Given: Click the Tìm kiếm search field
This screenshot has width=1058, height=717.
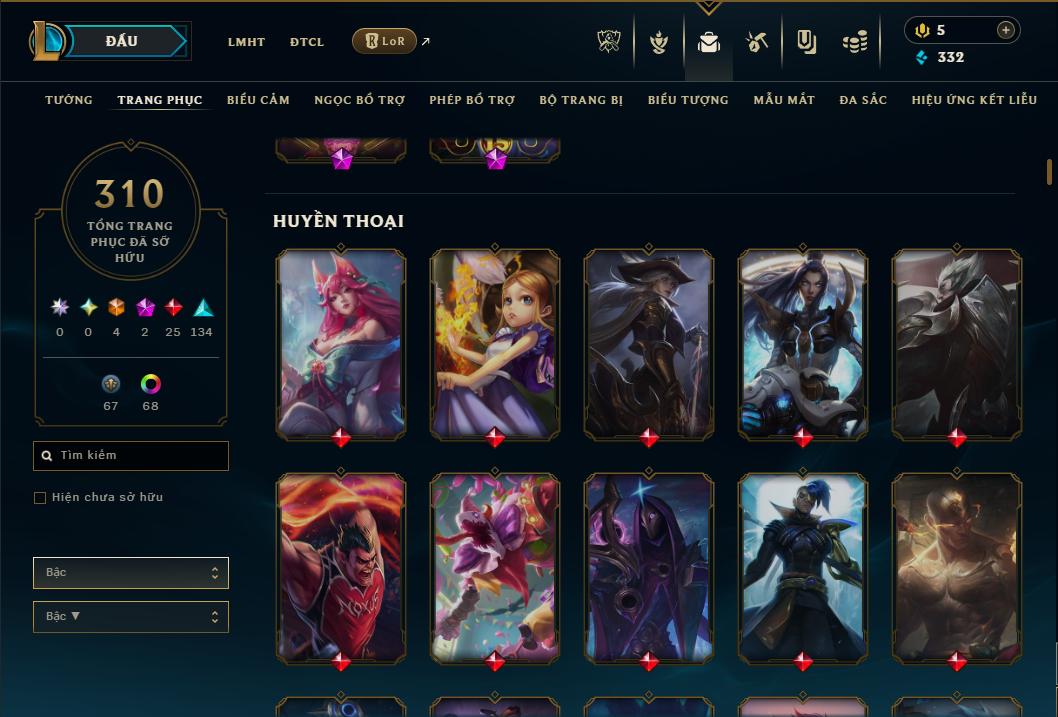Looking at the screenshot, I should pos(131,456).
